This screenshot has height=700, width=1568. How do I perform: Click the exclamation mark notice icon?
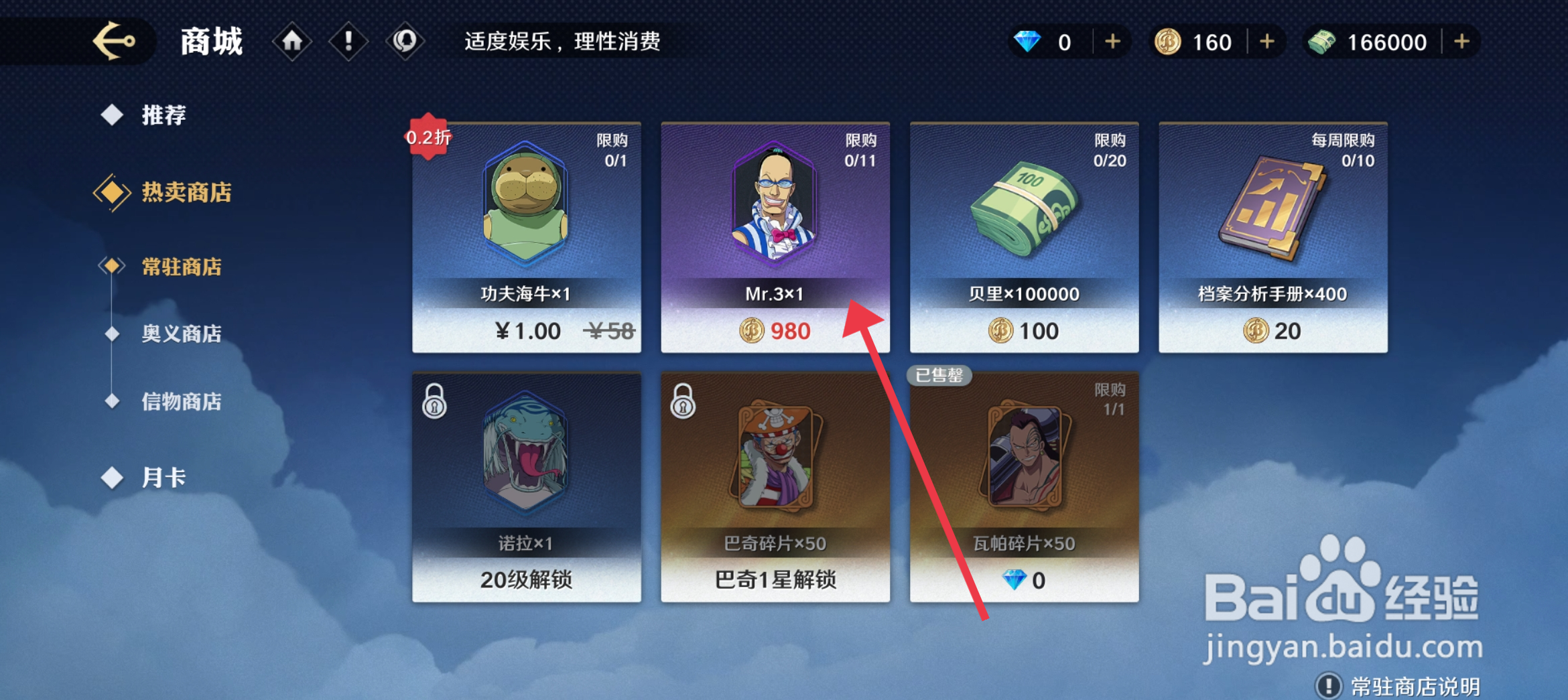(x=348, y=42)
